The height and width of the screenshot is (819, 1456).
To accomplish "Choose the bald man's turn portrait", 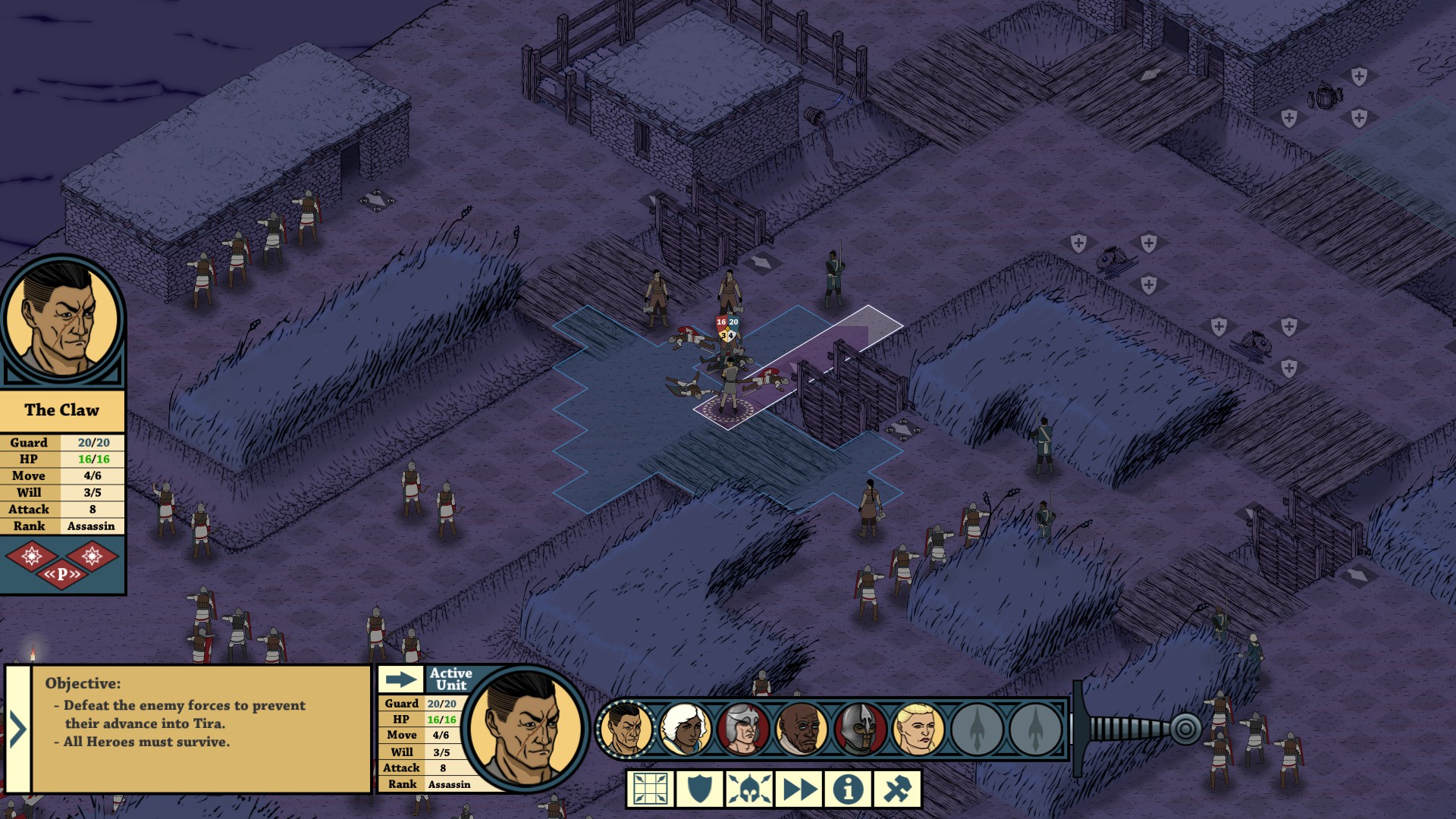I will click(x=802, y=730).
